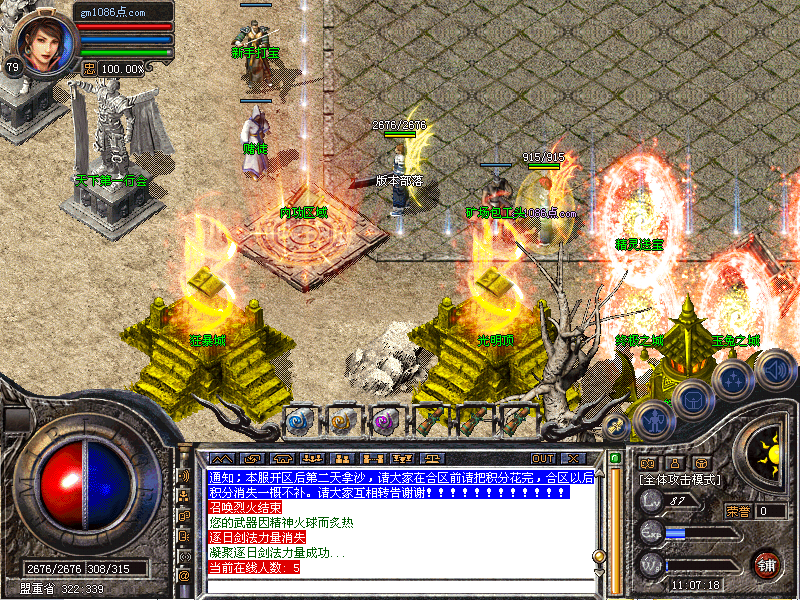
Task: Click the @ chat channel button
Action: 184,576
